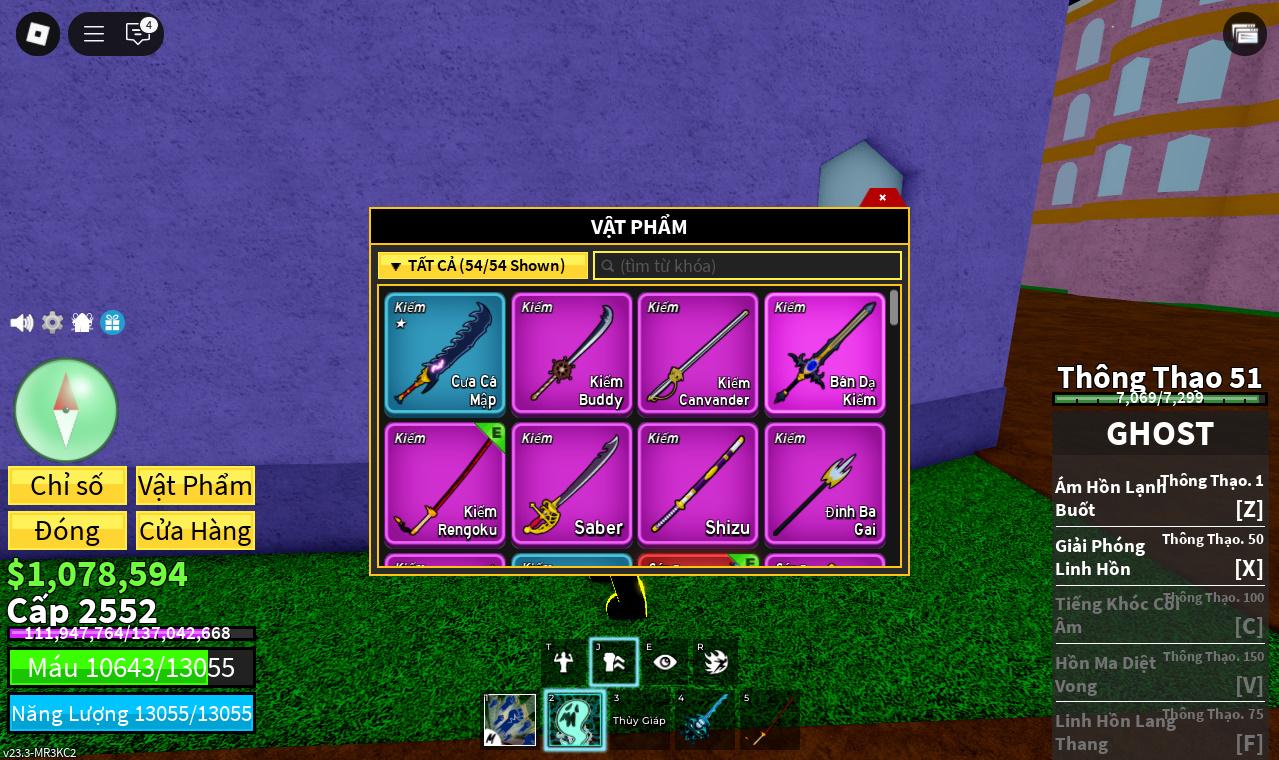The width and height of the screenshot is (1279, 760).
Task: Open the blue gift box icon
Action: [x=112, y=323]
